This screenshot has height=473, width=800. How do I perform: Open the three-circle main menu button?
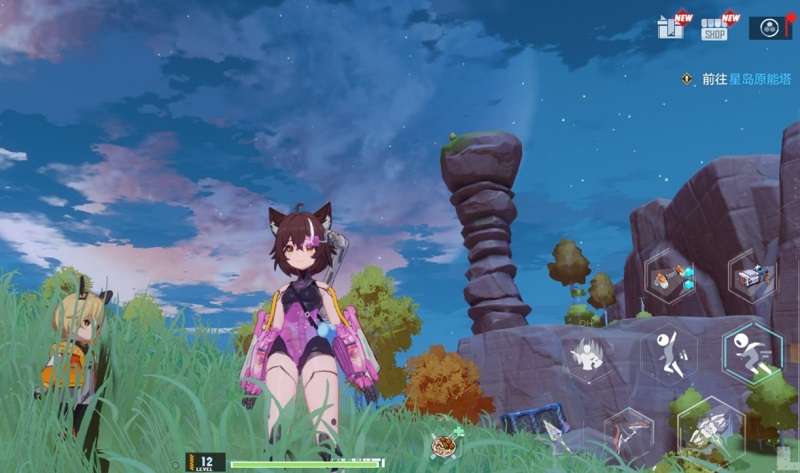(769, 28)
